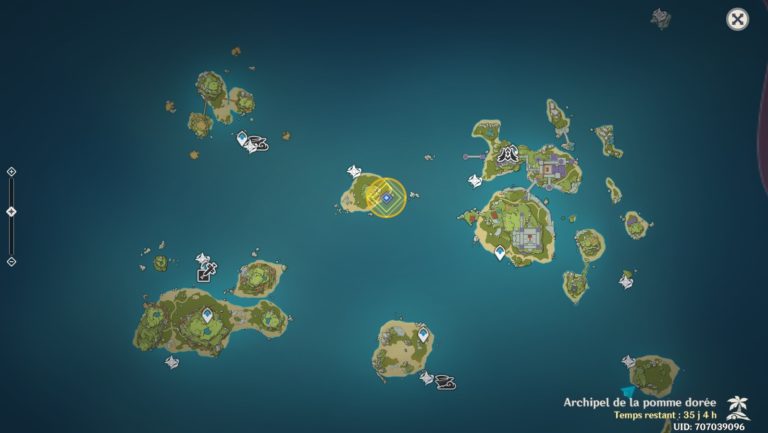Click the Archipel de la pomme dorée label
768x433 pixels.
coord(639,402)
